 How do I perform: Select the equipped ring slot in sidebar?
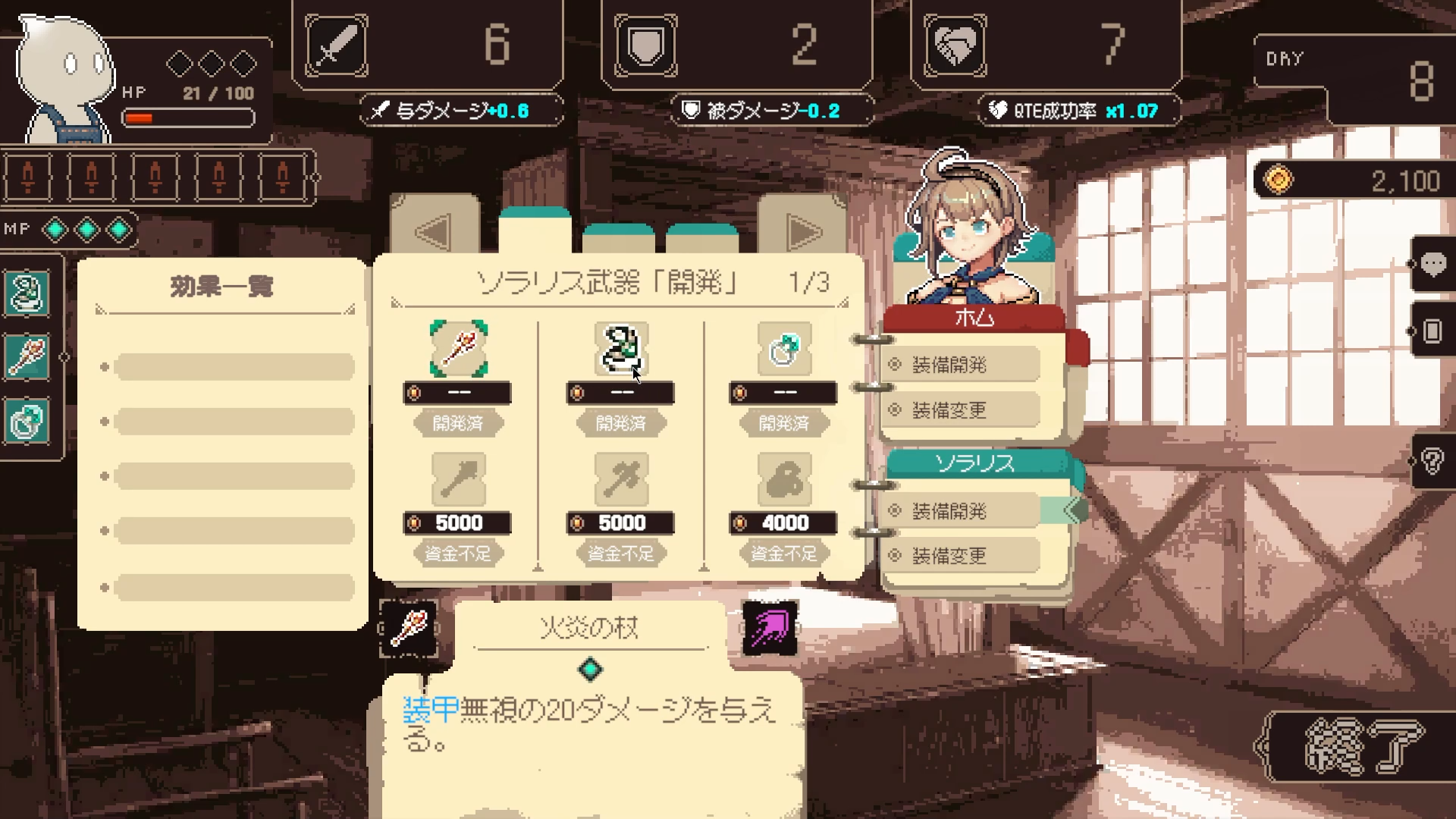(x=28, y=421)
